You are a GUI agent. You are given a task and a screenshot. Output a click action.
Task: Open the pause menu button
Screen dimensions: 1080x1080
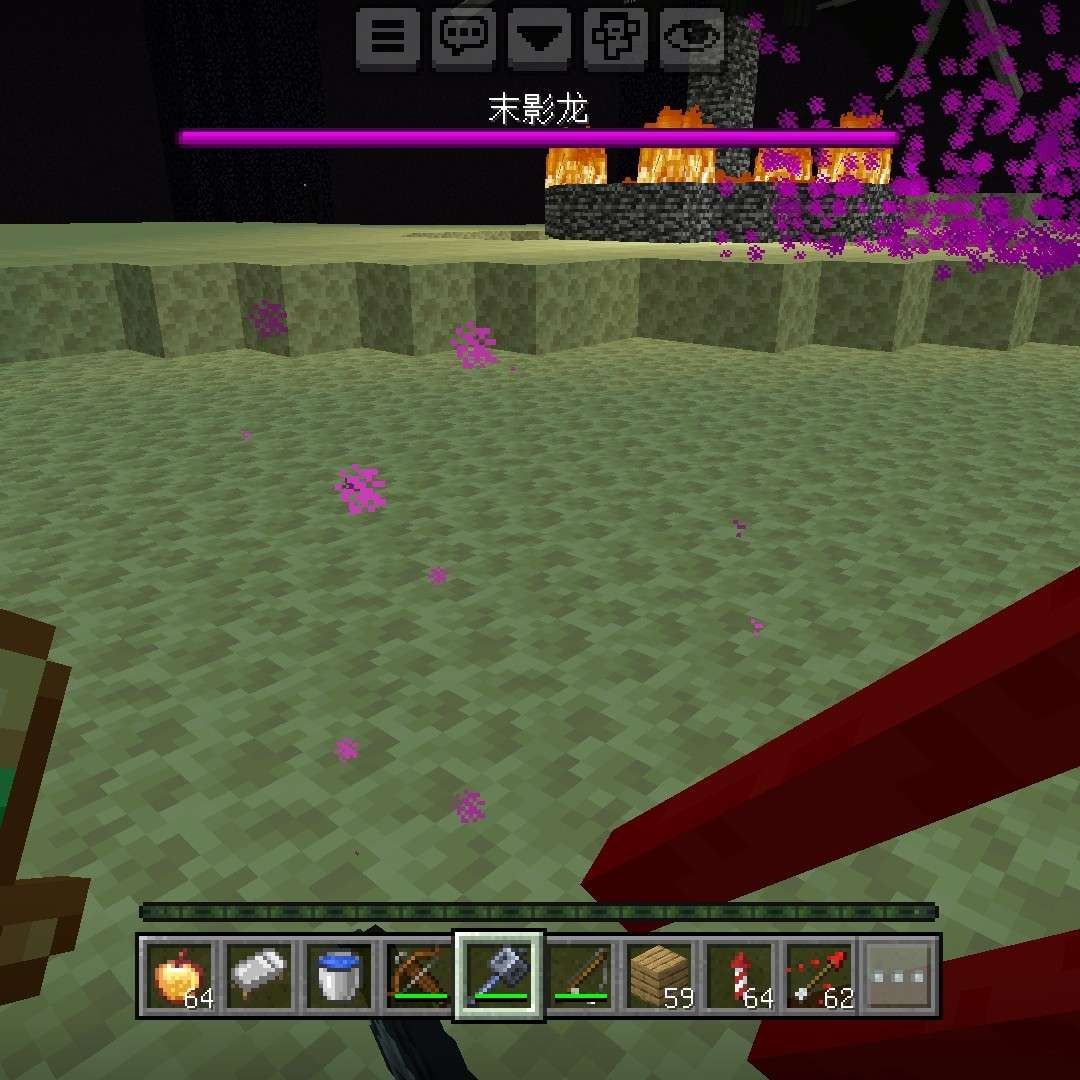tap(388, 37)
